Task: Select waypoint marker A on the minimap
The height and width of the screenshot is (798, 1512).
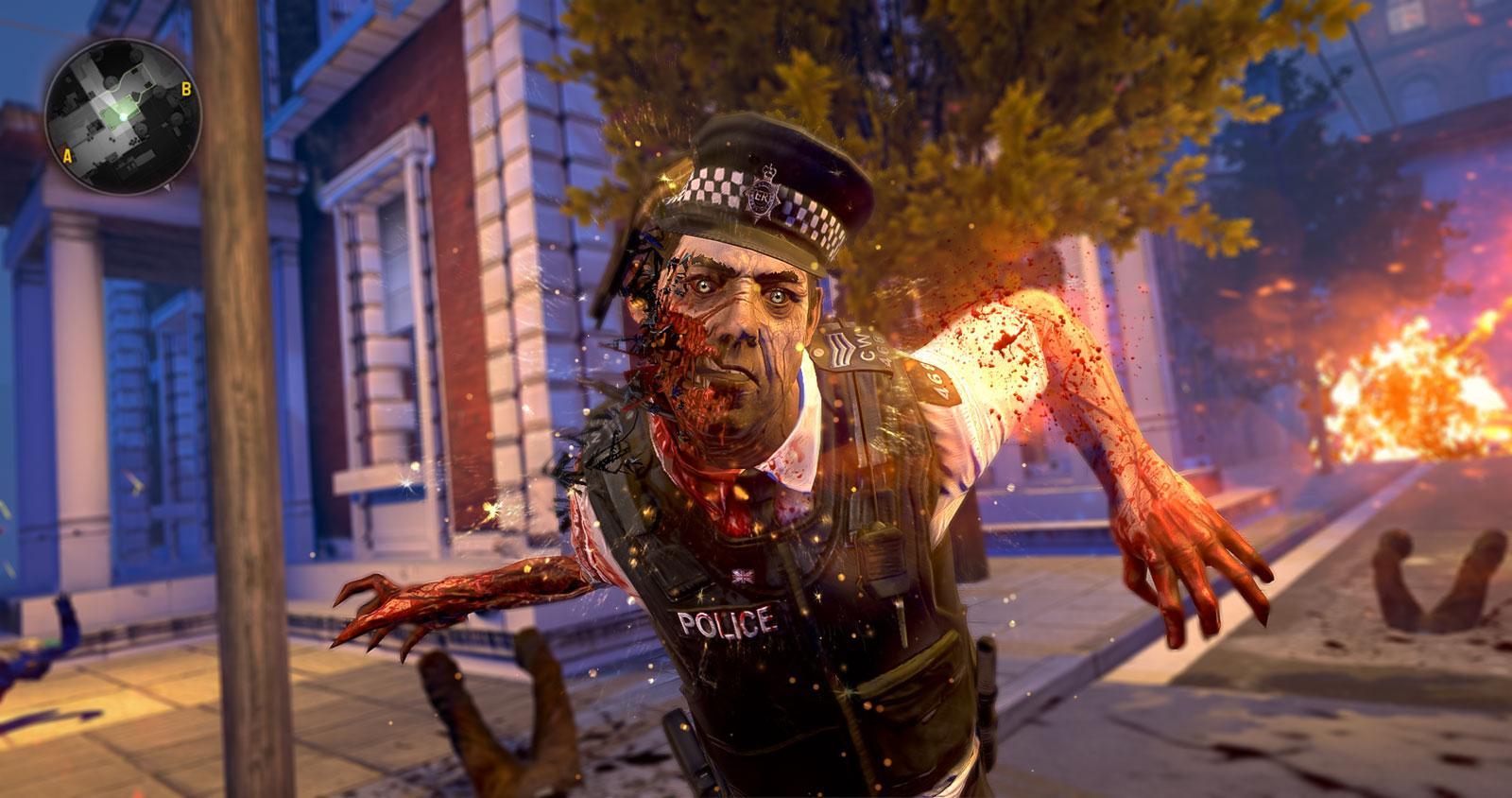Action: (x=68, y=155)
